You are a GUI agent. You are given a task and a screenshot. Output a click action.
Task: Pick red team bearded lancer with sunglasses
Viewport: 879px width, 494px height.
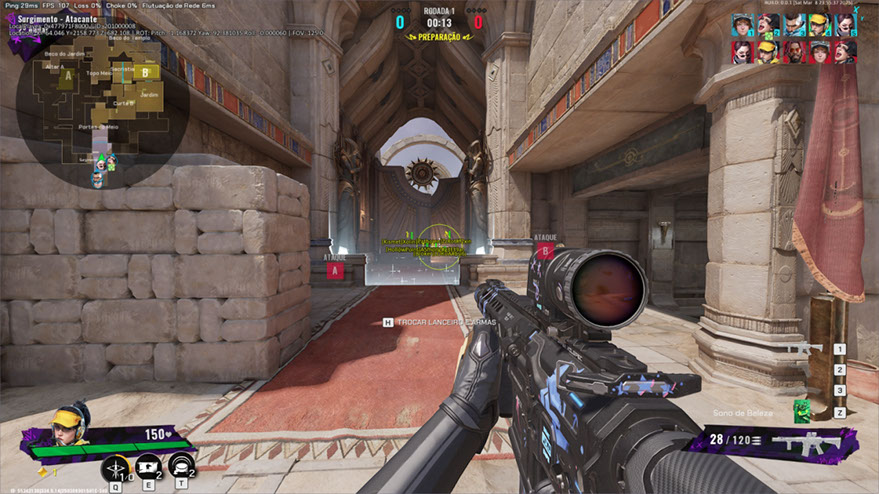click(794, 51)
